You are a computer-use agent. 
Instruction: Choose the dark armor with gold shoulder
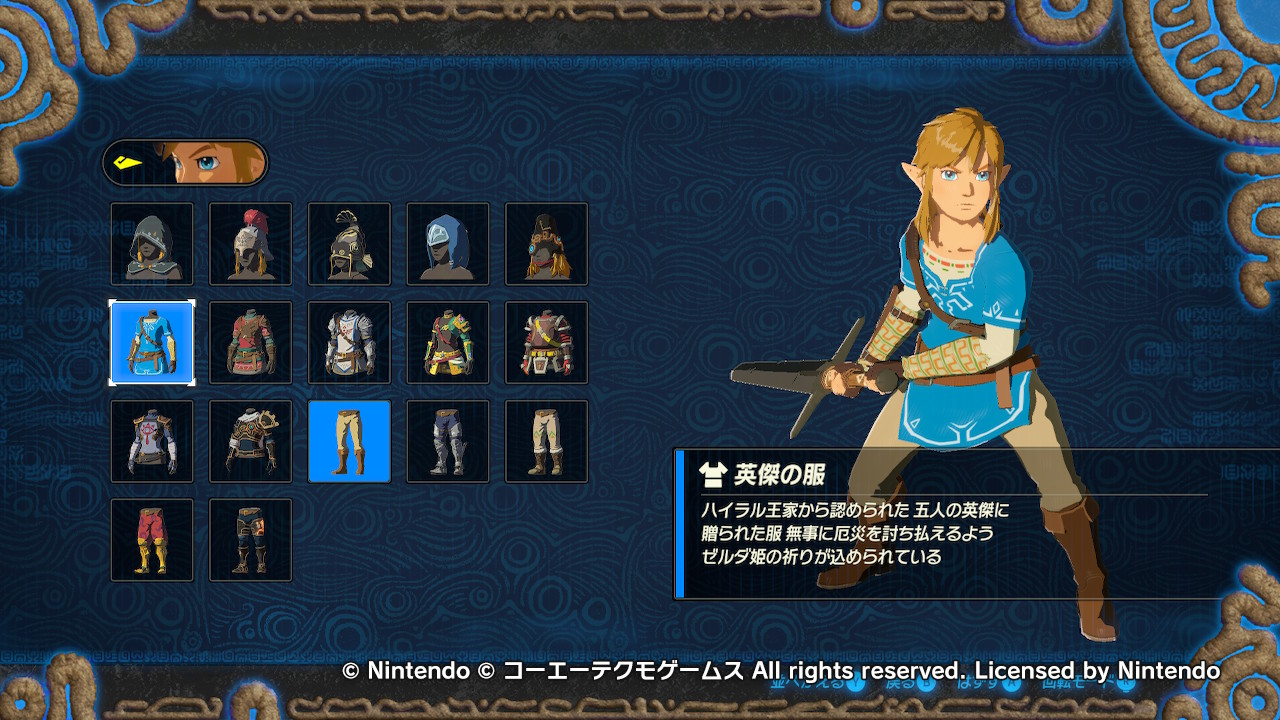[251, 441]
